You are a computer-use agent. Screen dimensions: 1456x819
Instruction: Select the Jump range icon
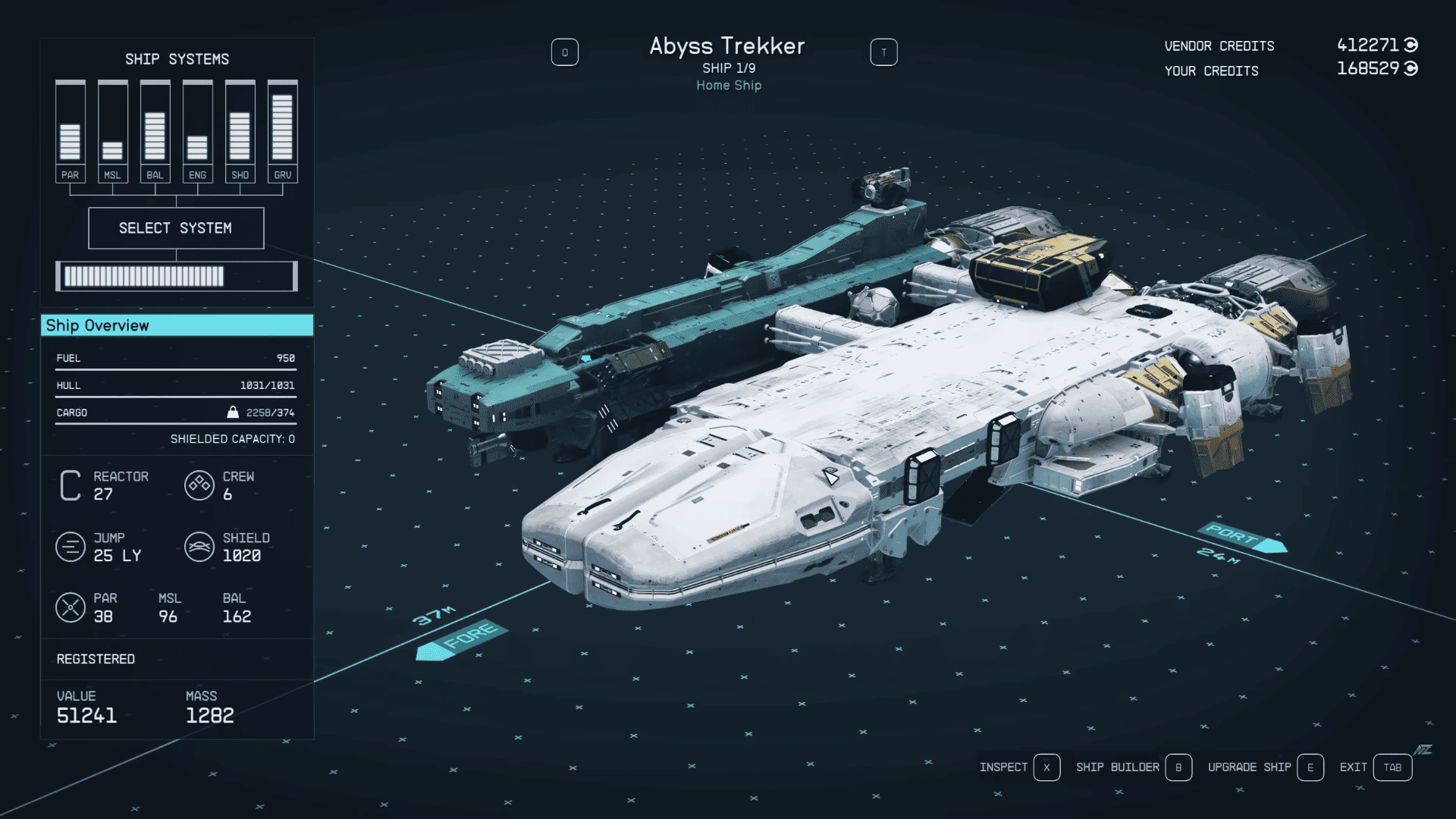click(x=71, y=547)
